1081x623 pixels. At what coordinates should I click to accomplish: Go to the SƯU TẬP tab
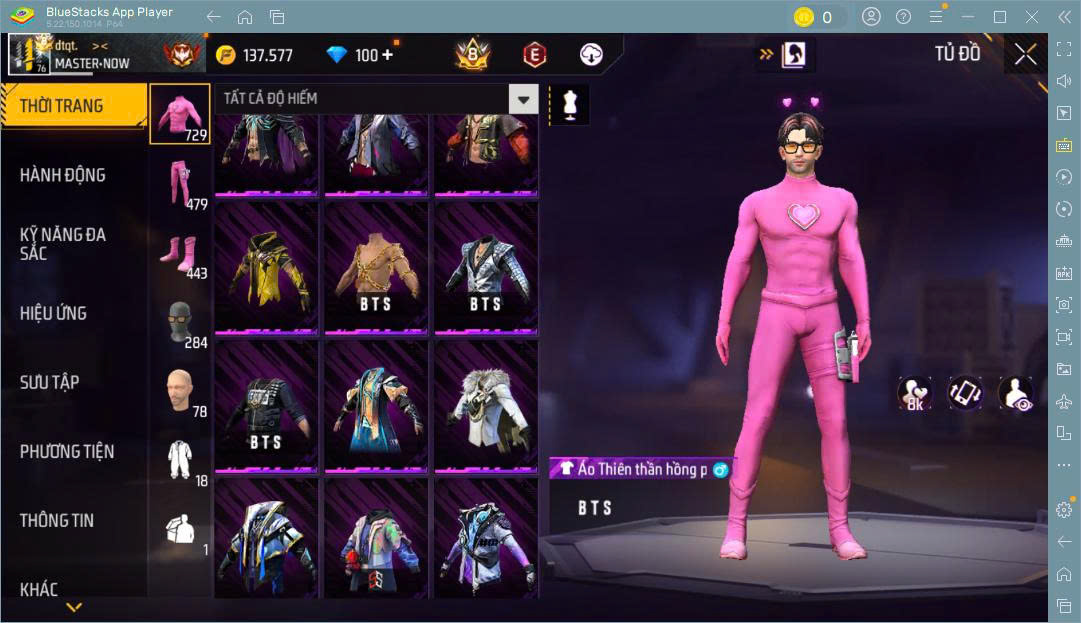[x=50, y=382]
